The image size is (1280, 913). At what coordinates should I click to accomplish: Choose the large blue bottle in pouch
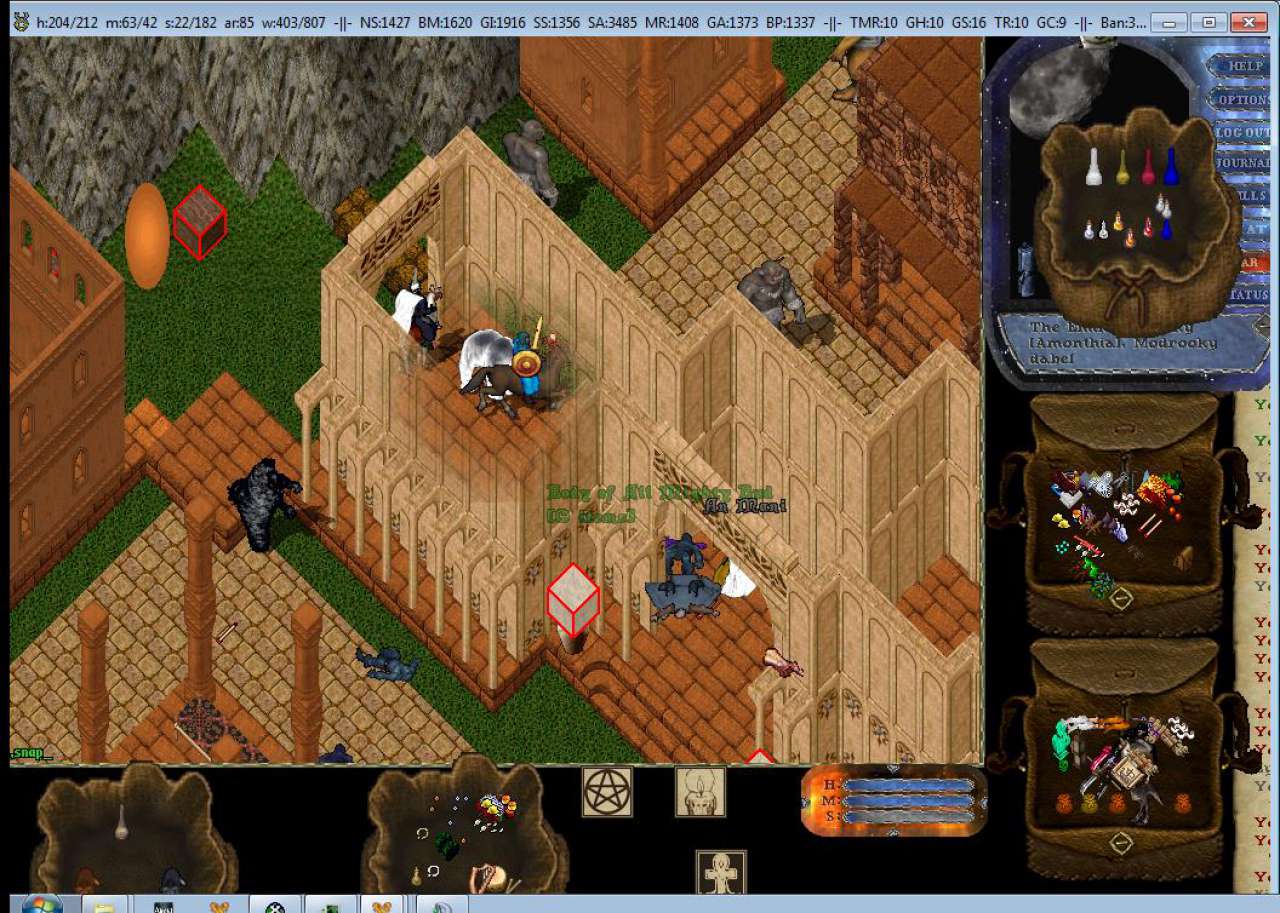1171,167
